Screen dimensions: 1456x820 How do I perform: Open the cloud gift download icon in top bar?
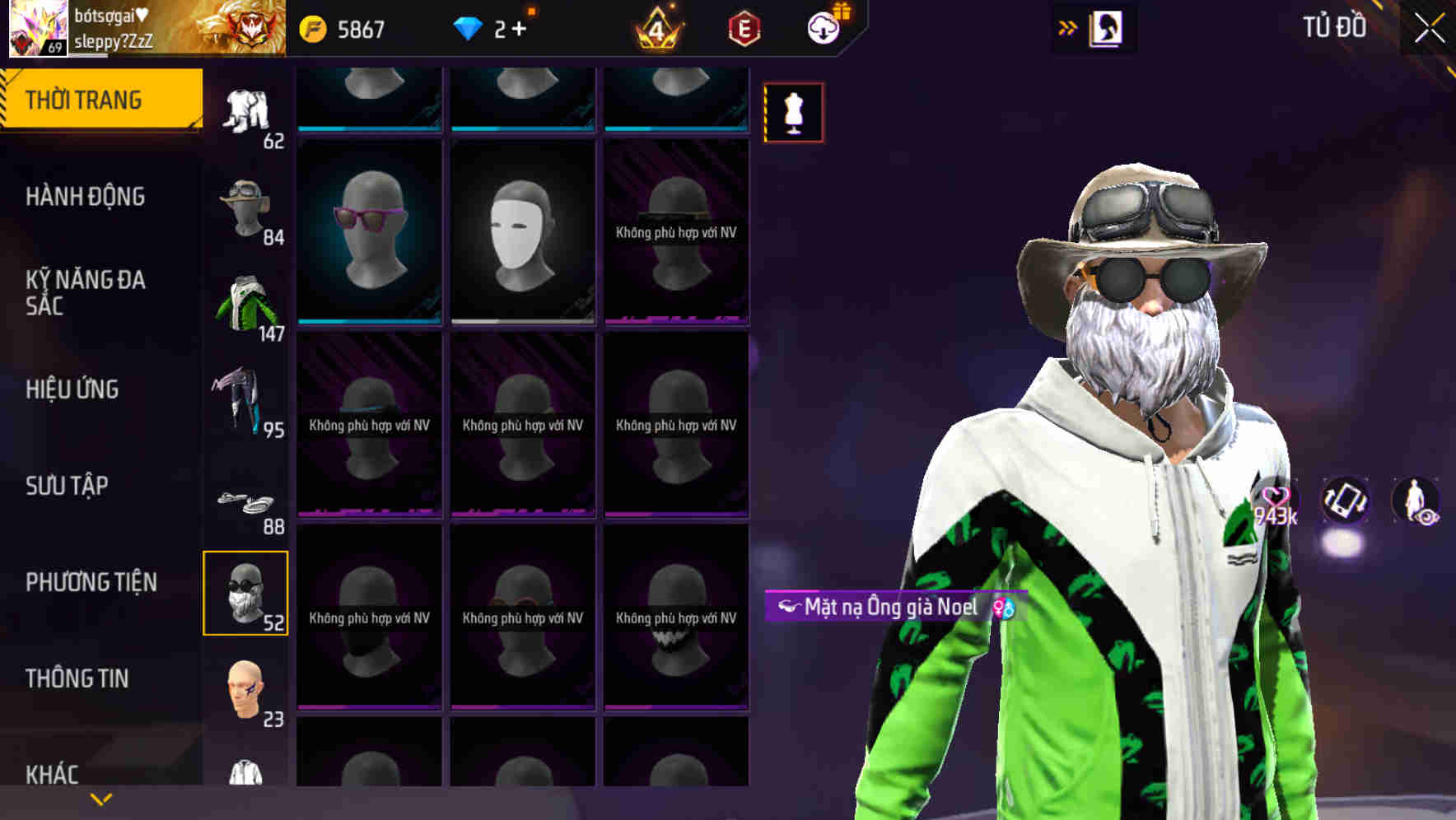click(823, 27)
